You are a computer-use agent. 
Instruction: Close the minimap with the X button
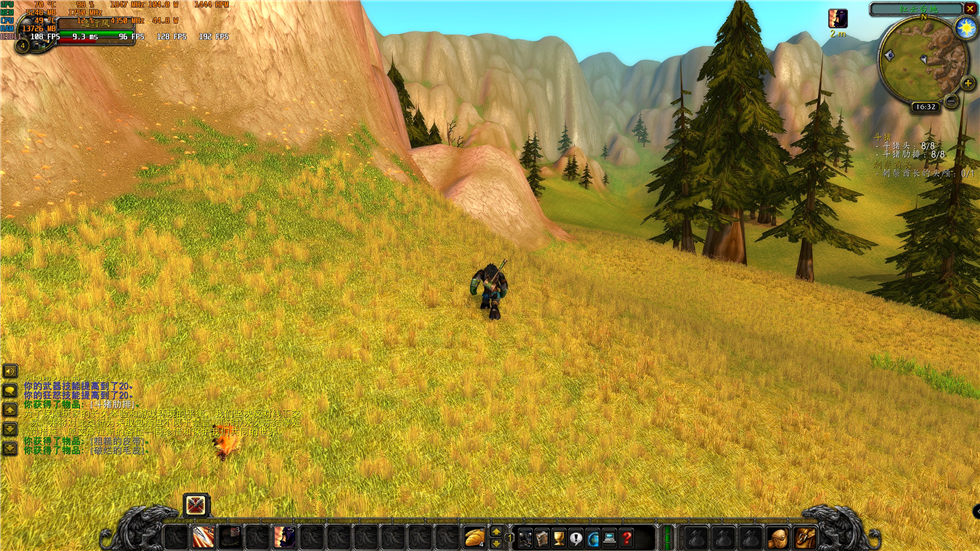coord(969,9)
